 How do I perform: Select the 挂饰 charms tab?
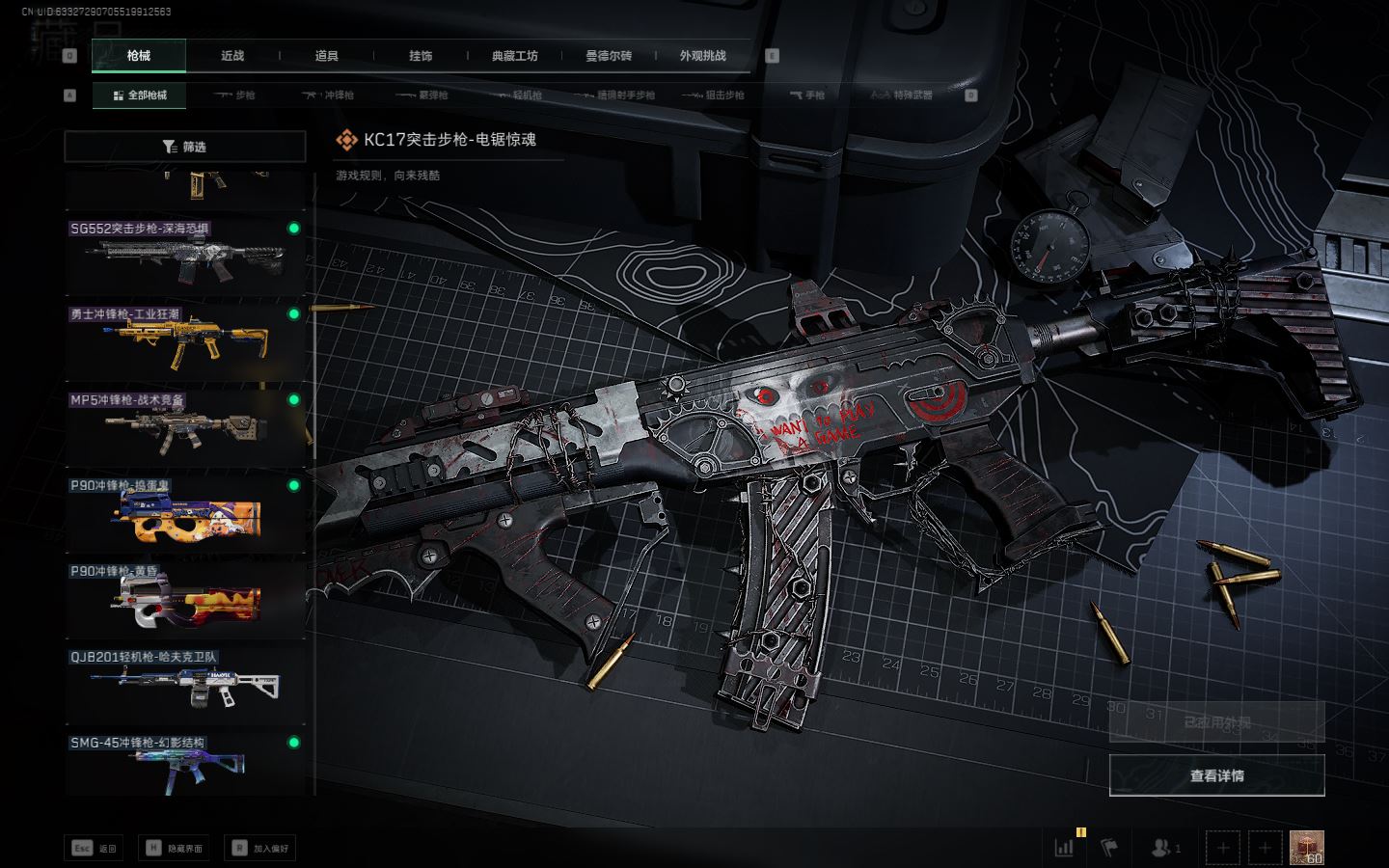coord(421,56)
